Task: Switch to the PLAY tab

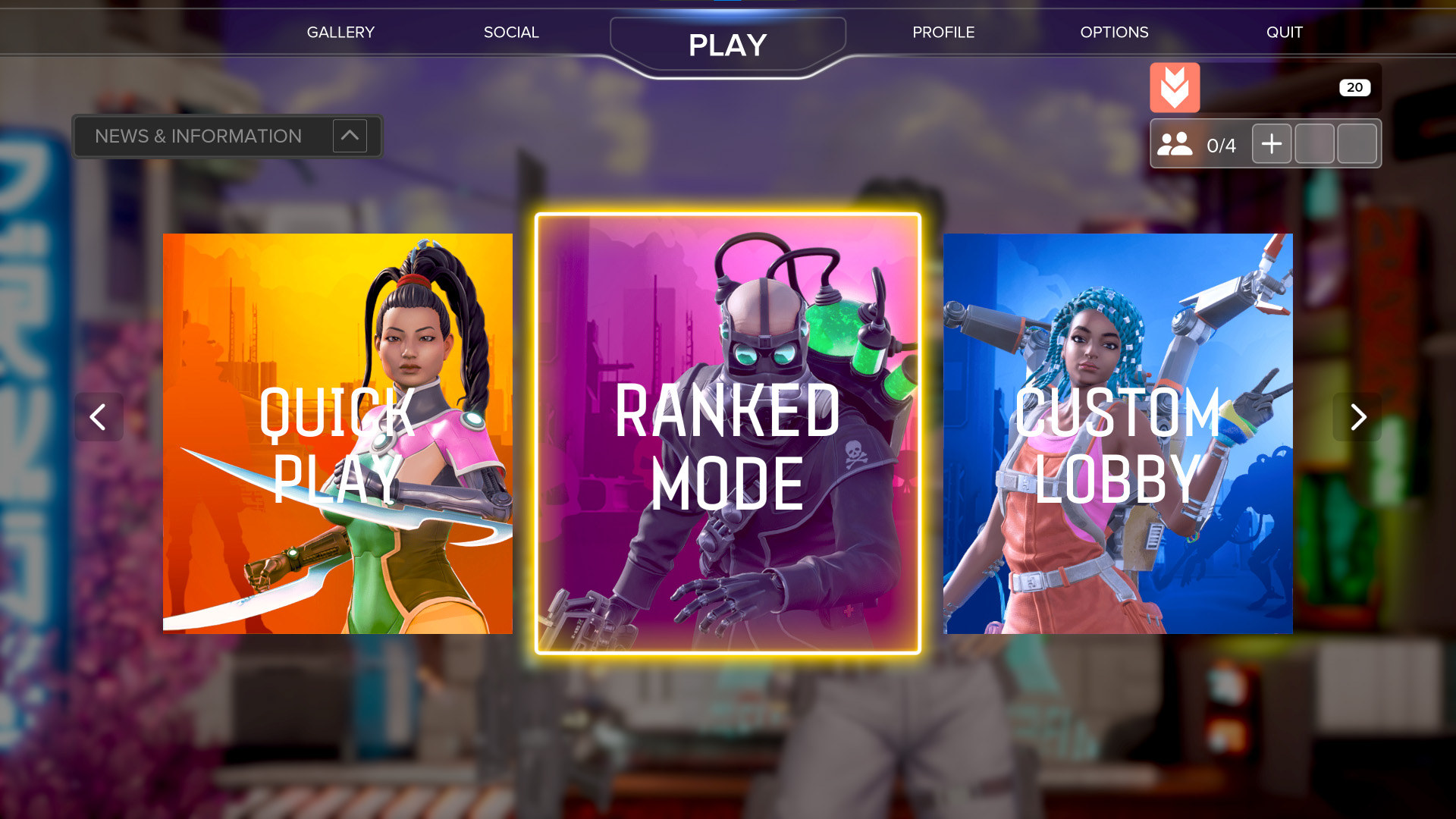Action: [726, 45]
